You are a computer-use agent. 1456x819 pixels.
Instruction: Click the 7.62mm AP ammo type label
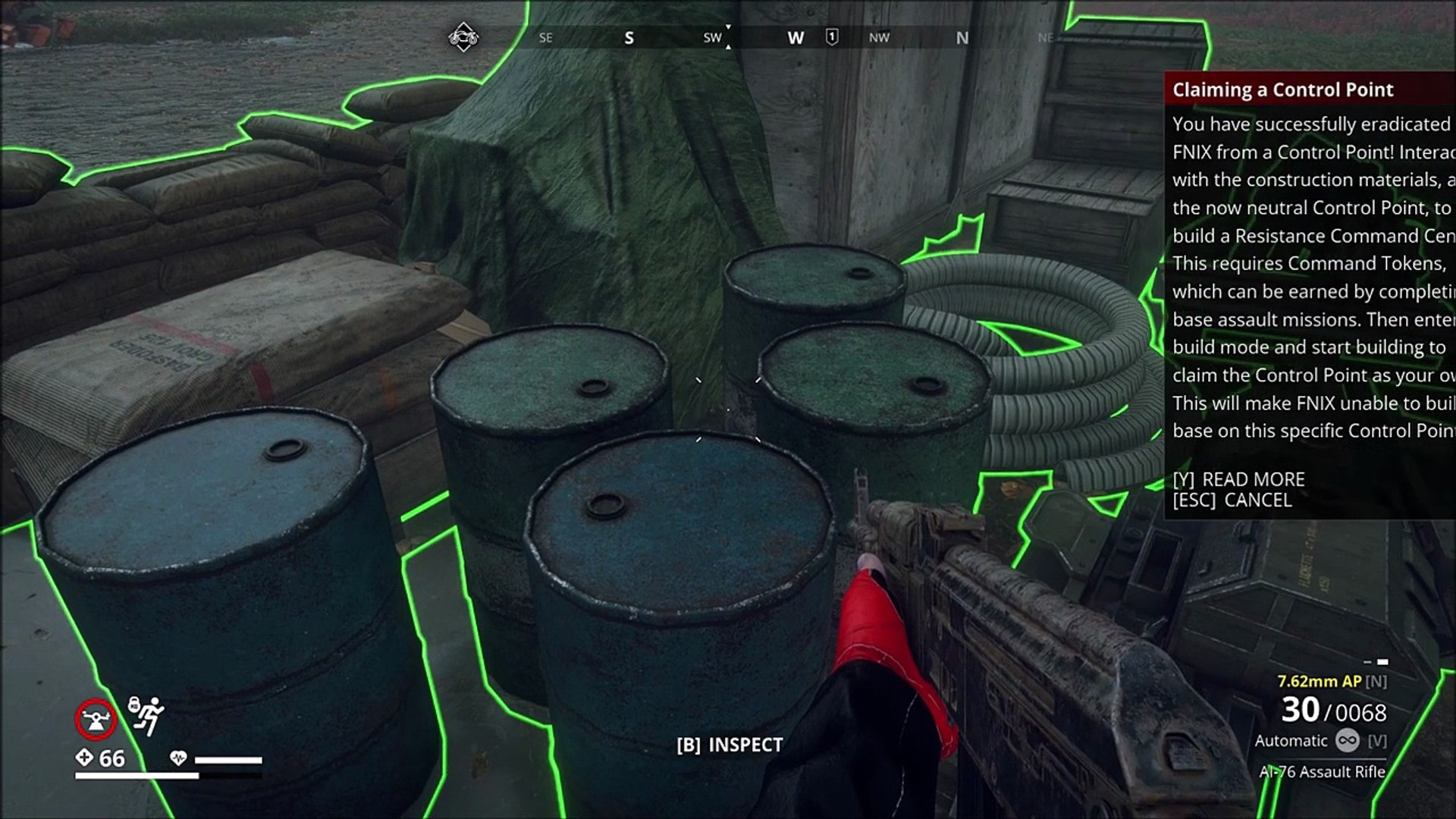[x=1319, y=681]
